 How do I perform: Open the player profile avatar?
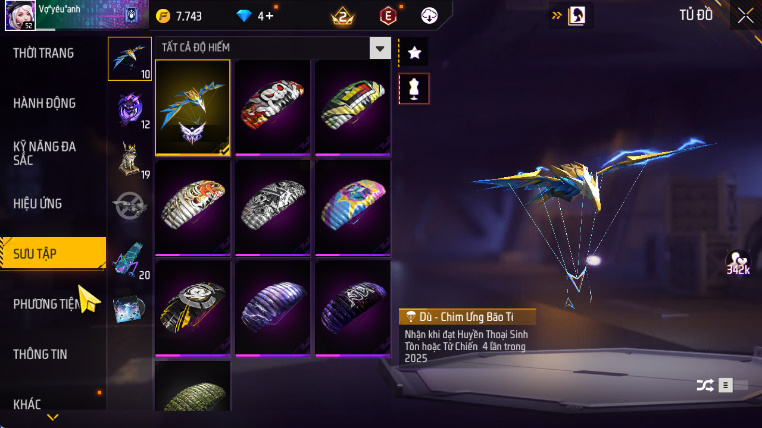20,15
